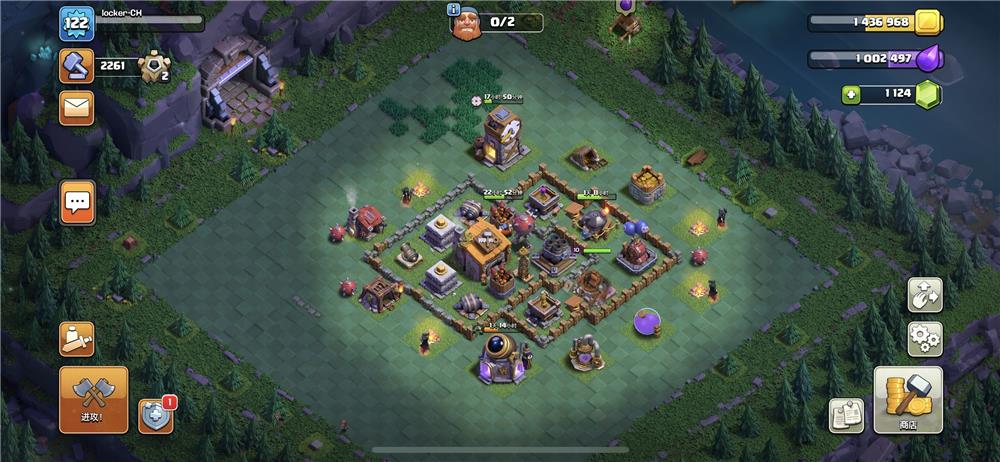The width and height of the screenshot is (1000, 462).
Task: Open the army training icon above attack
Action: [x=77, y=339]
